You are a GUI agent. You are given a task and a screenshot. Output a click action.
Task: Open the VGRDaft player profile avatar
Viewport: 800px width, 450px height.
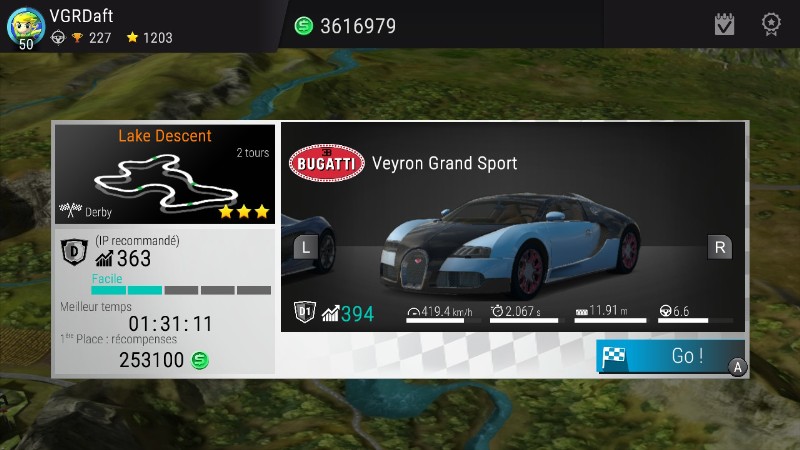tap(24, 26)
